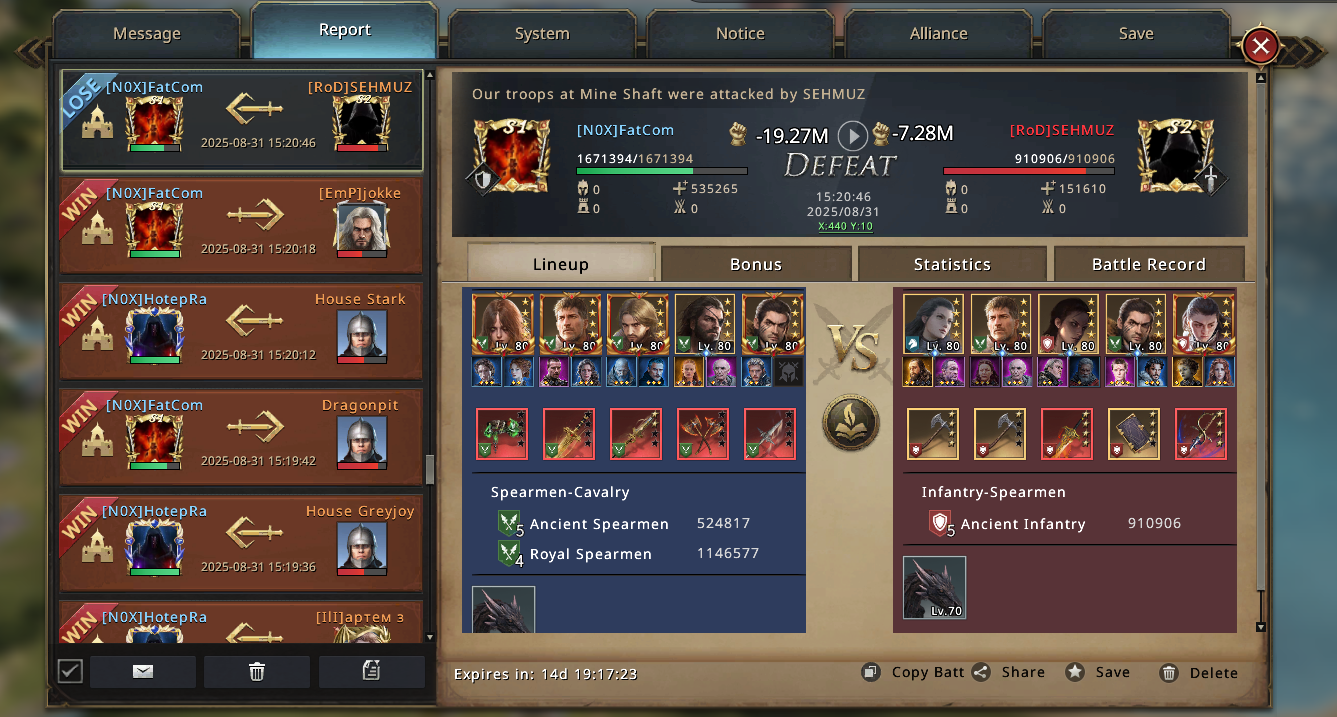Close the report window
This screenshot has height=717, width=1337.
click(1261, 45)
